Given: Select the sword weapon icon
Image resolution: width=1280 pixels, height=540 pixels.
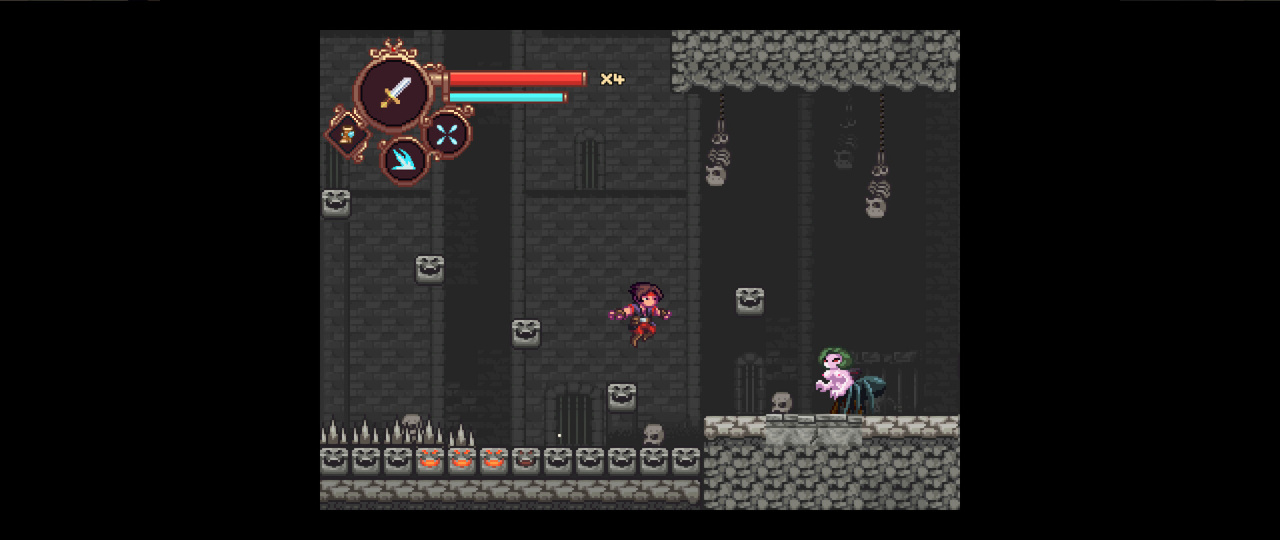Looking at the screenshot, I should pos(395,92).
